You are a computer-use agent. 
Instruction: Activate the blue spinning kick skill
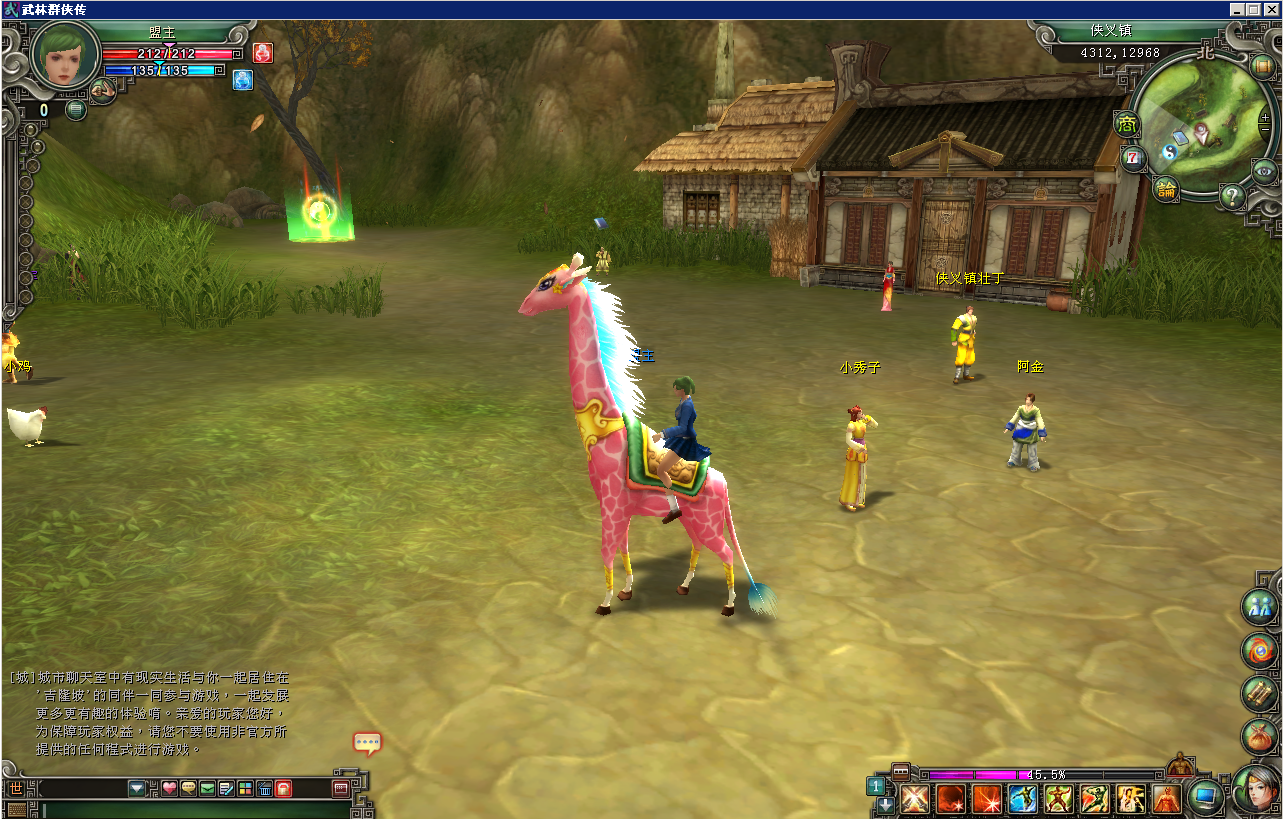point(1023,799)
